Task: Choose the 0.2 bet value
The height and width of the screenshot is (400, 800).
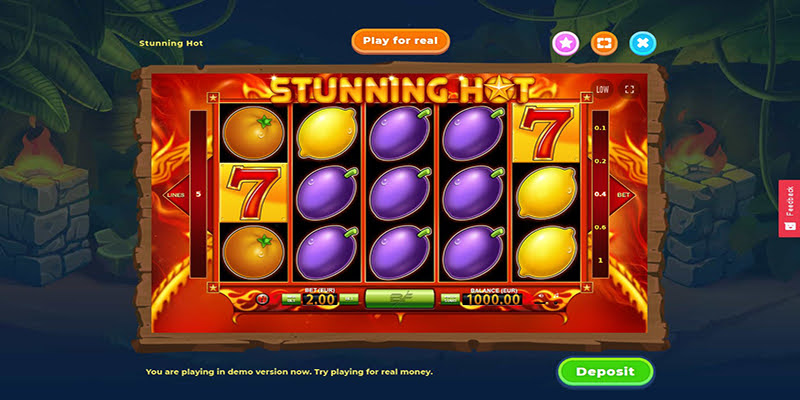Action: (600, 161)
